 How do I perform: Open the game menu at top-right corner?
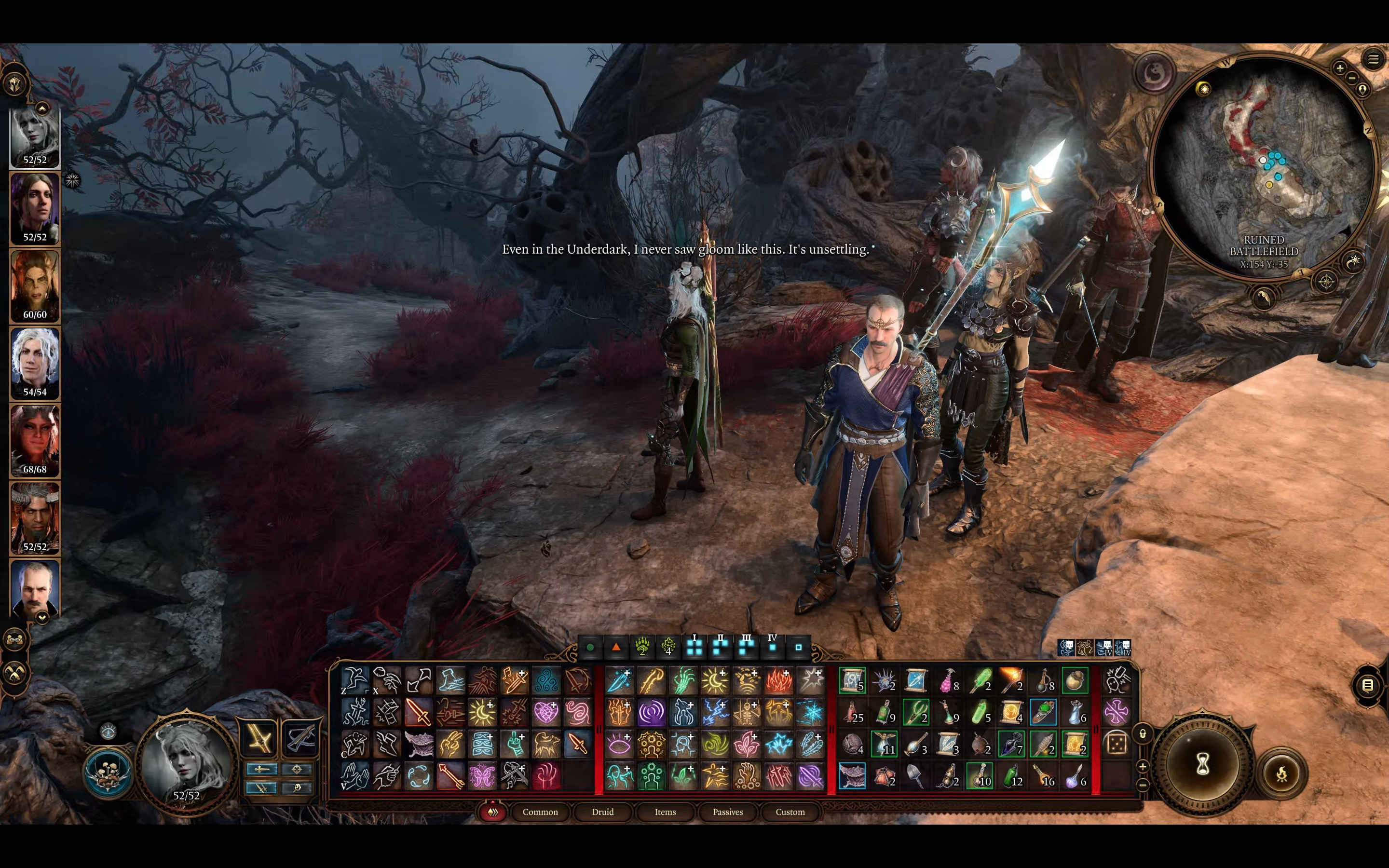(1373, 59)
